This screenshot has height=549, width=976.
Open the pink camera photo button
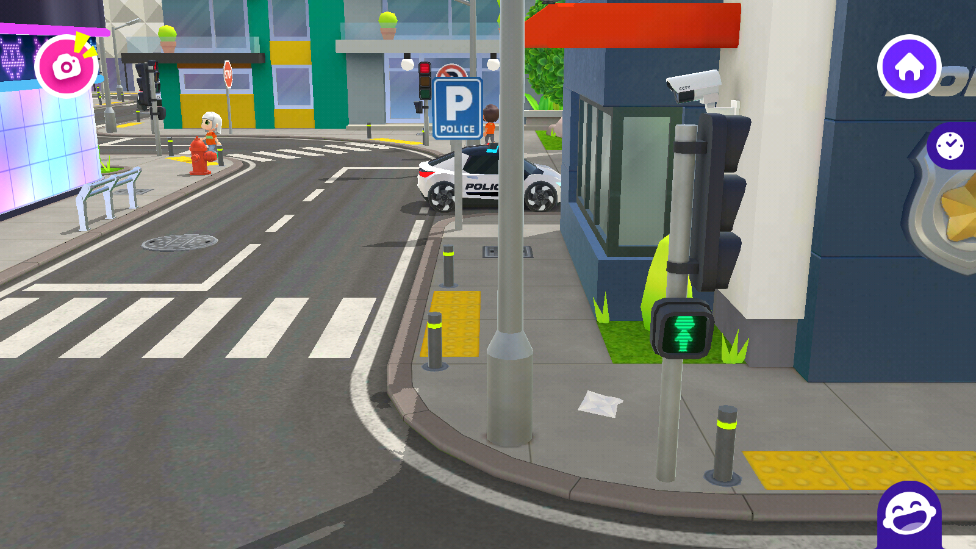[x=66, y=66]
